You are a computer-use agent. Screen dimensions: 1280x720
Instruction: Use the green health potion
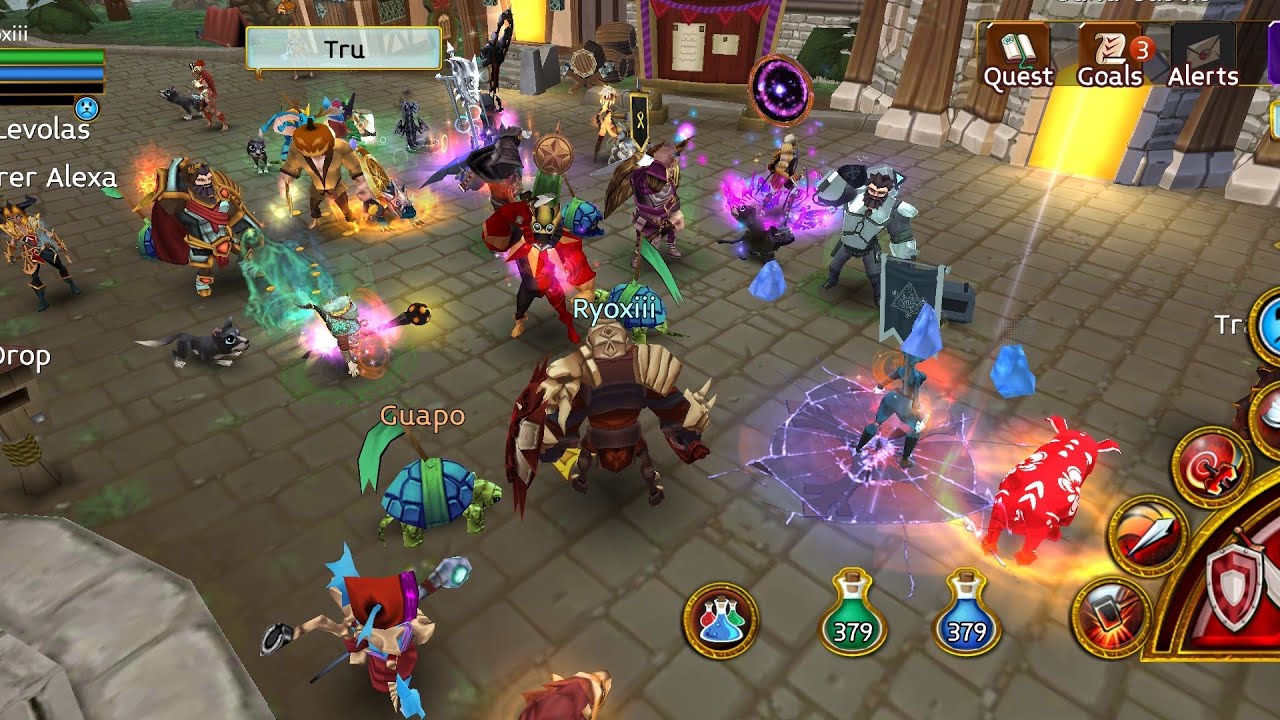click(853, 614)
